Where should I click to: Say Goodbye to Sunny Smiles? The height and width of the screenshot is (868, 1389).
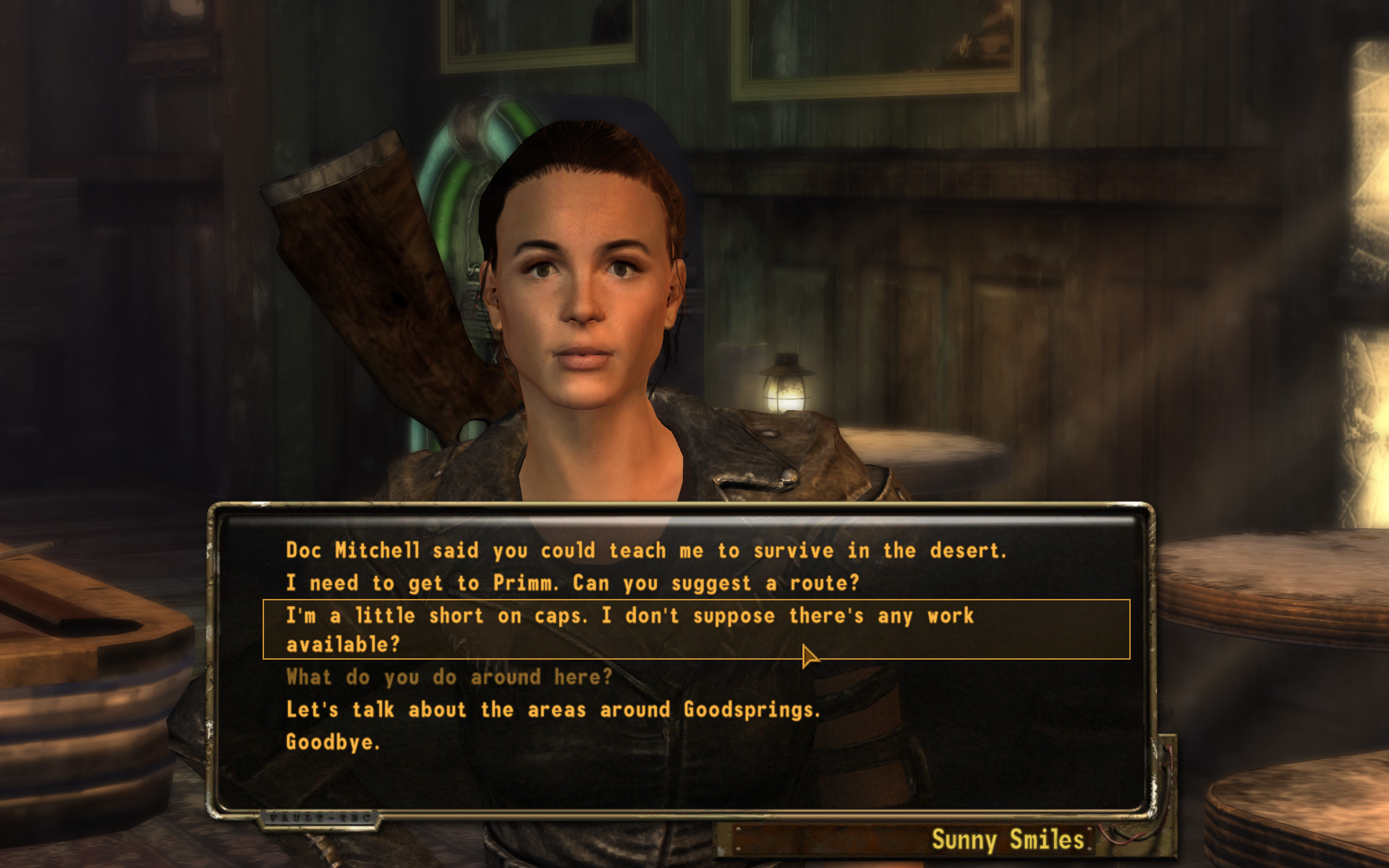tap(333, 743)
